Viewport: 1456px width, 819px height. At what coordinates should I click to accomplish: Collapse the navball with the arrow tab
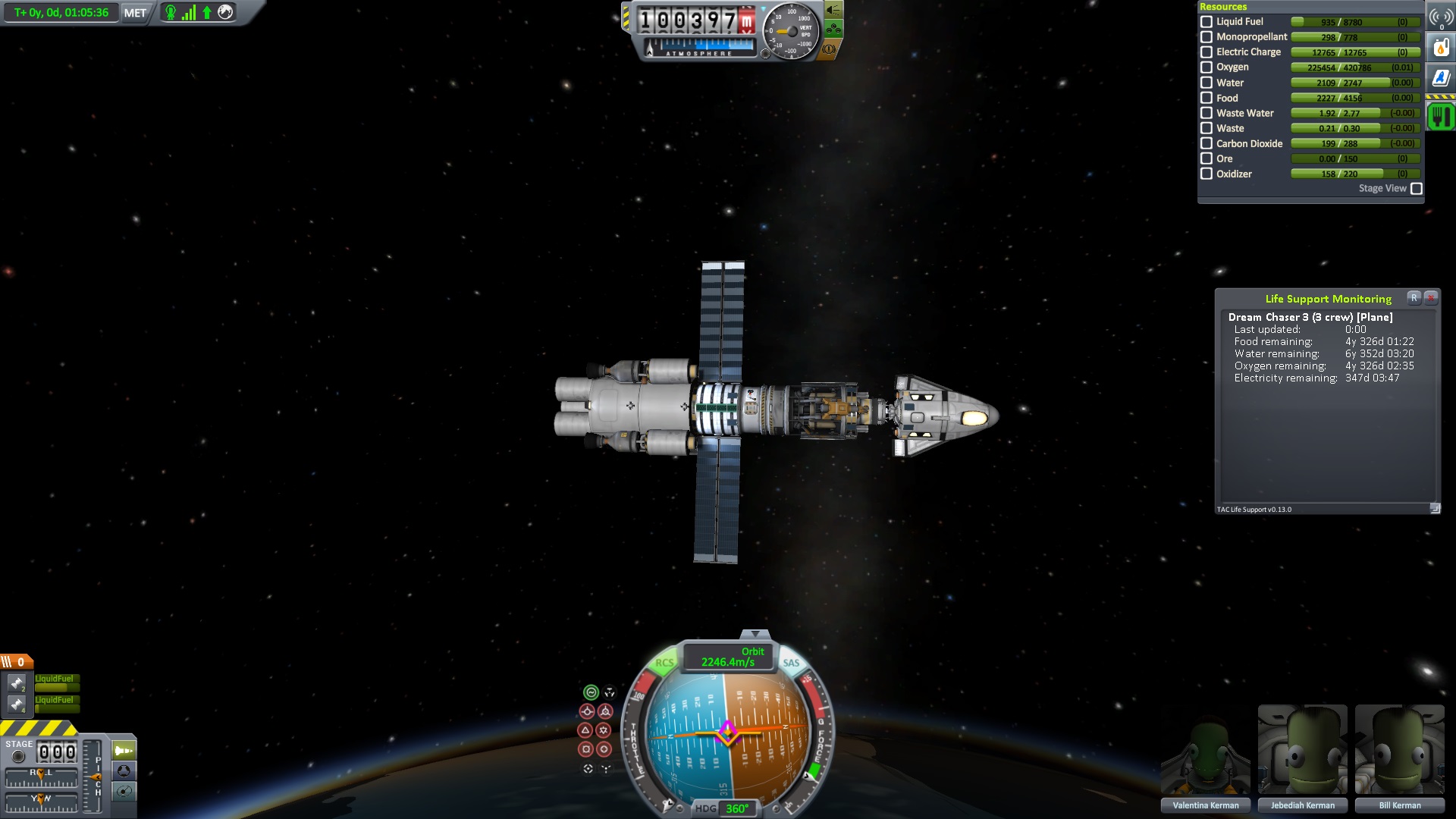click(755, 634)
